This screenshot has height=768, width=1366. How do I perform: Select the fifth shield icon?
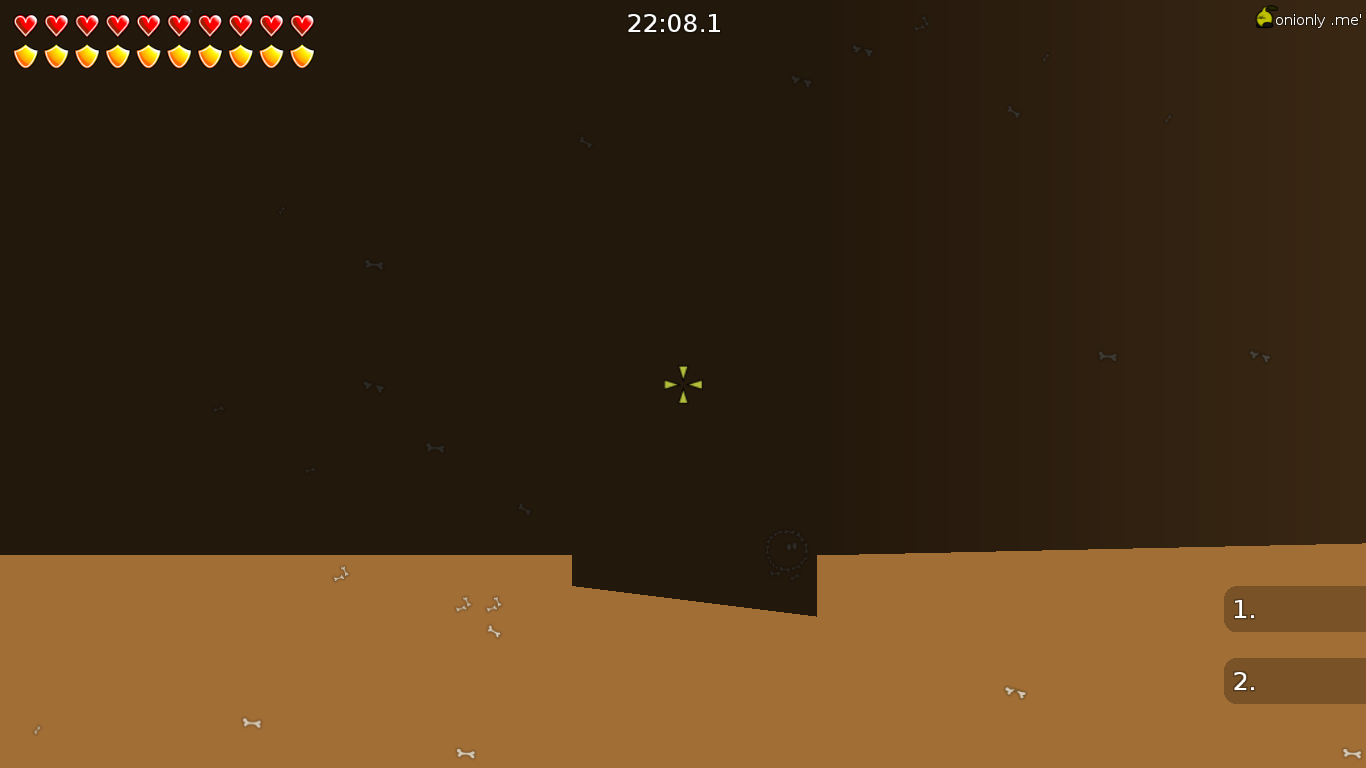[146, 57]
